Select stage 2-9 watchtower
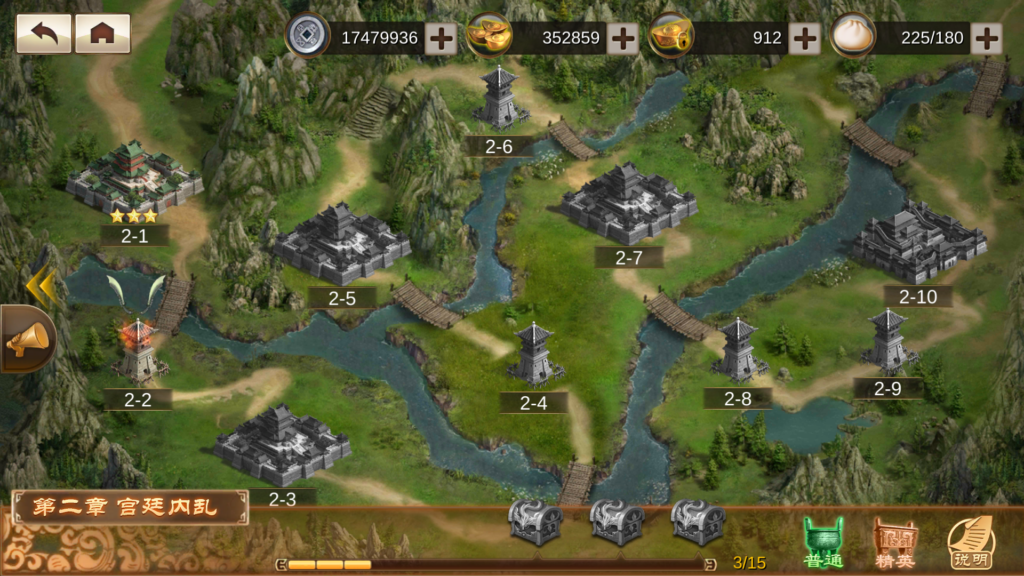The image size is (1024, 576). pos(887,342)
